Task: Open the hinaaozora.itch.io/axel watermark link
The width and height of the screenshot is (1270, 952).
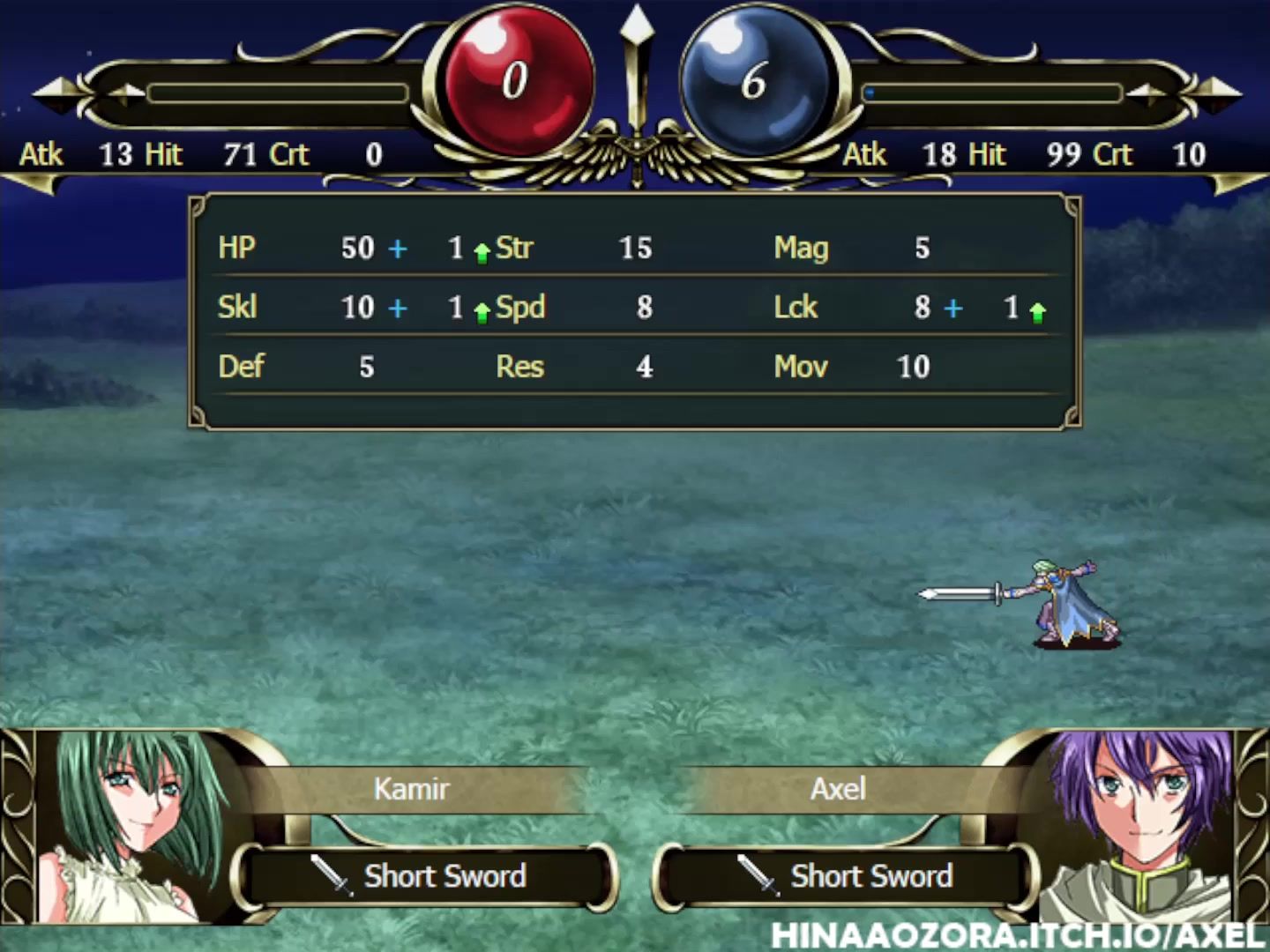Action: point(1019,936)
